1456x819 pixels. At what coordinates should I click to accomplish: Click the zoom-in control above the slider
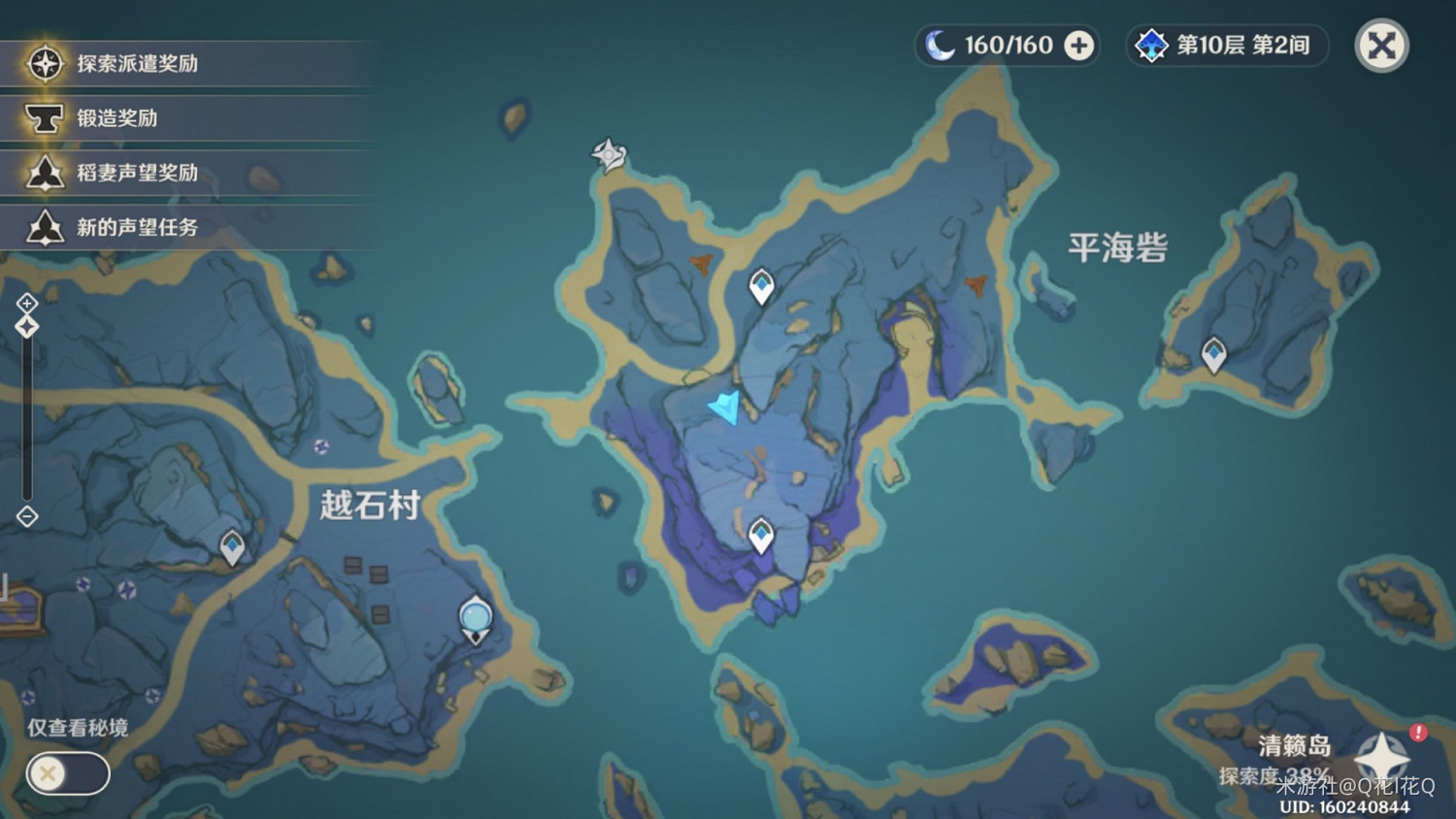pos(25,303)
